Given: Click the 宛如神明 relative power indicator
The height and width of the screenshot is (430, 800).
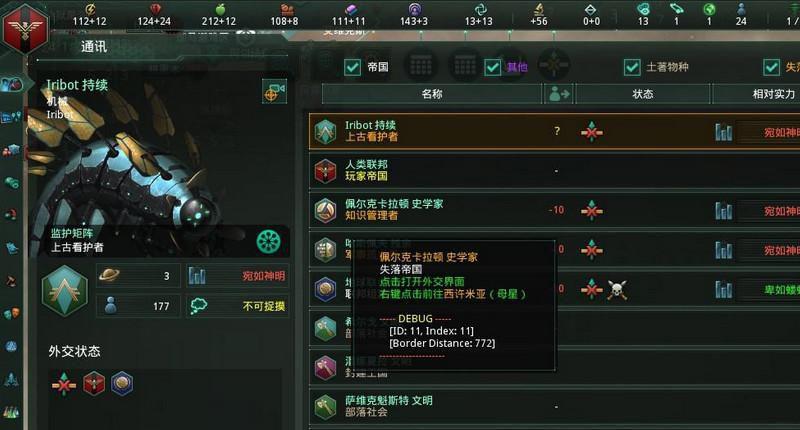Looking at the screenshot, I should pyautogui.click(x=264, y=276).
